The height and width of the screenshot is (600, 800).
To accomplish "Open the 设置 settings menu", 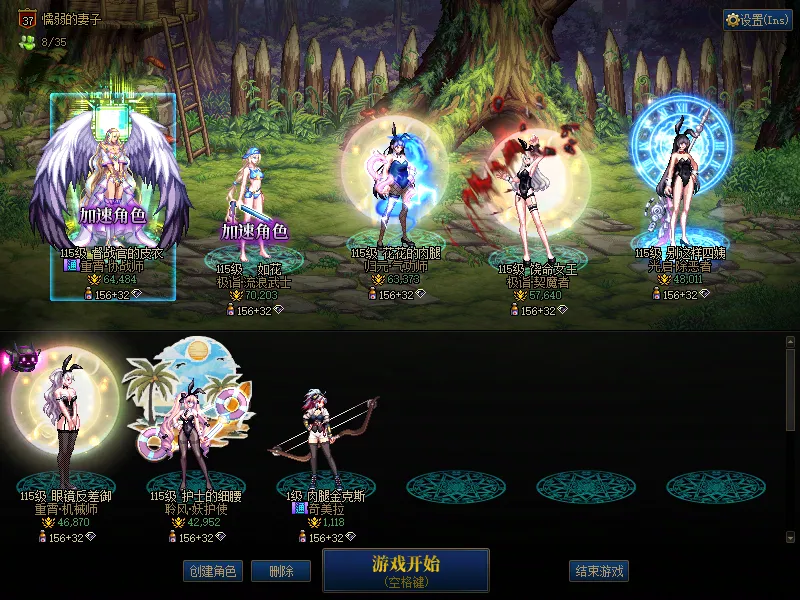I will 757,20.
